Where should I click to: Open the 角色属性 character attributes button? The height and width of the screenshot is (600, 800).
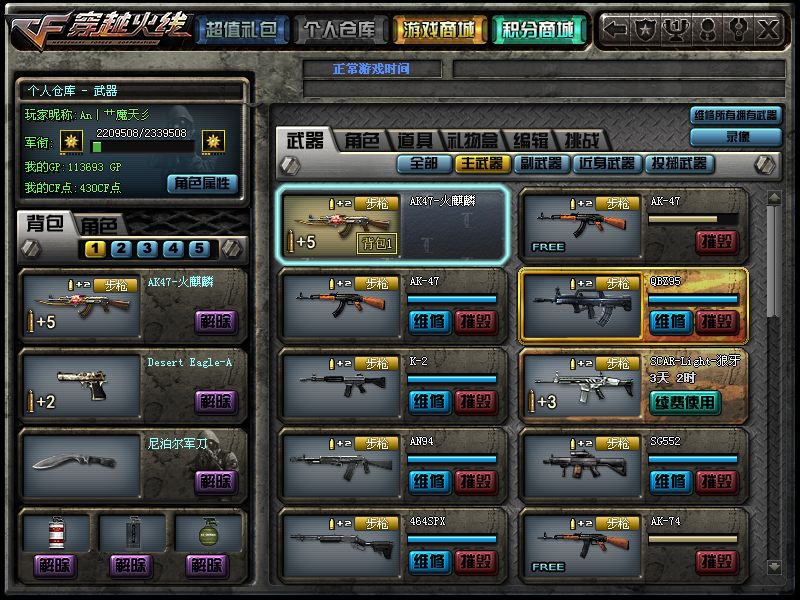[202, 183]
